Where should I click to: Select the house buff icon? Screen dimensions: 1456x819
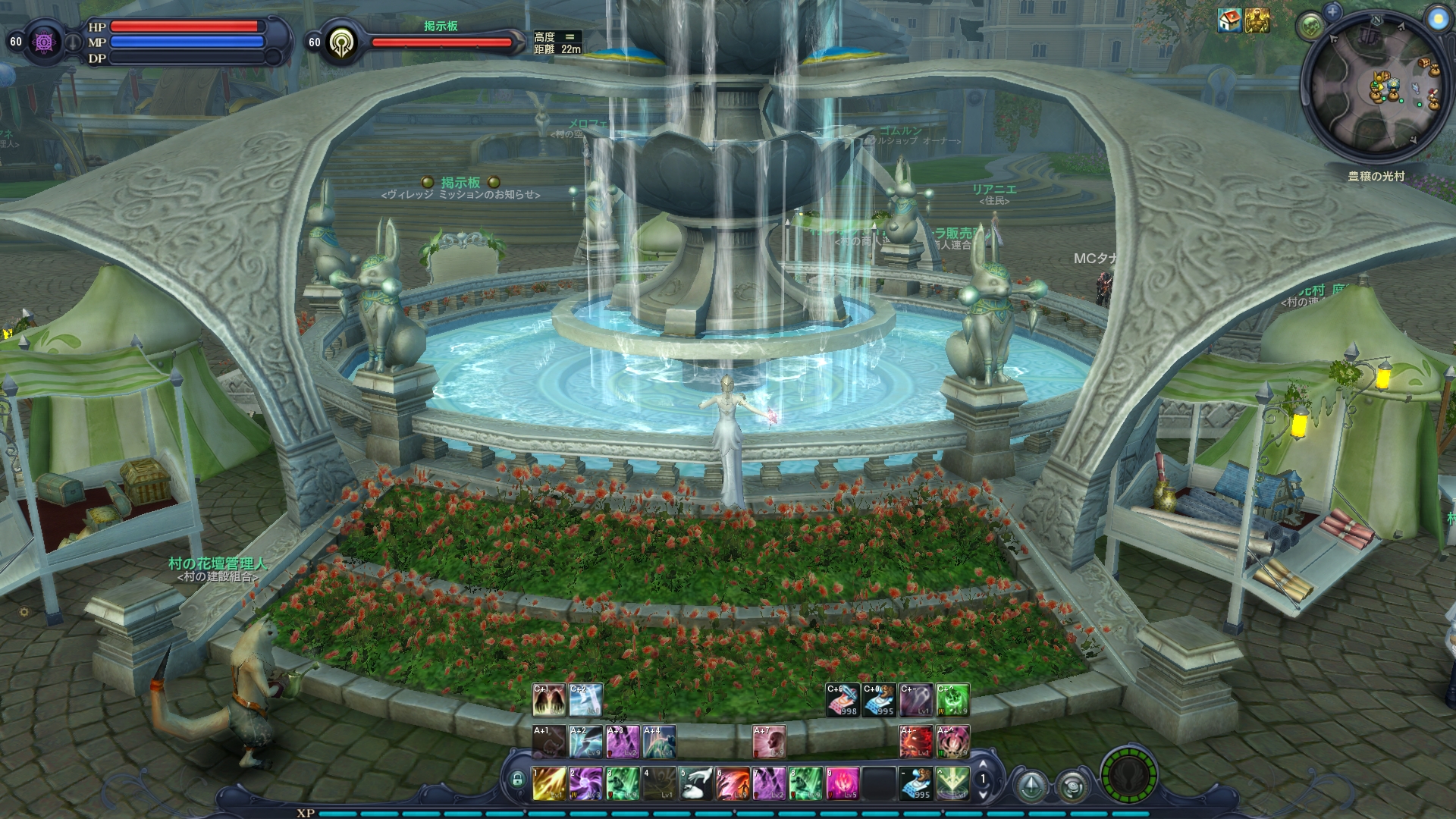tap(1229, 21)
